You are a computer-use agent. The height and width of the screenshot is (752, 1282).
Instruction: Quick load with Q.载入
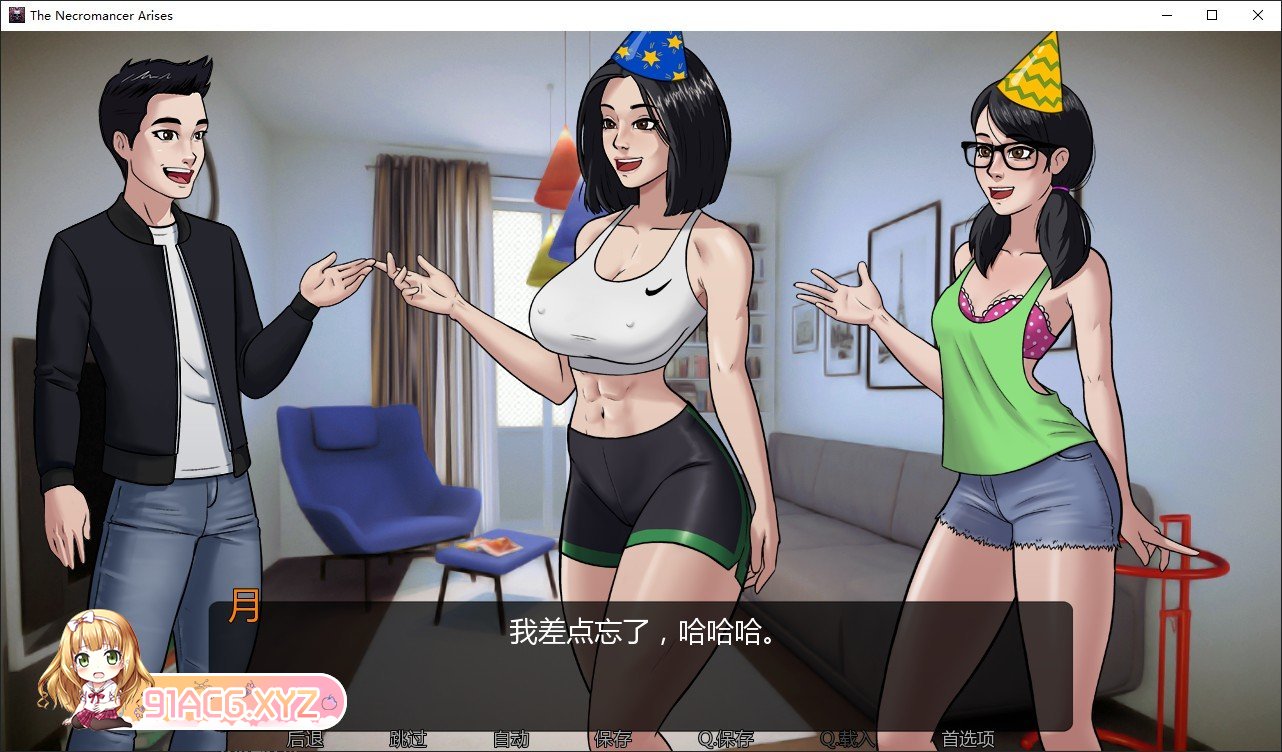click(847, 740)
